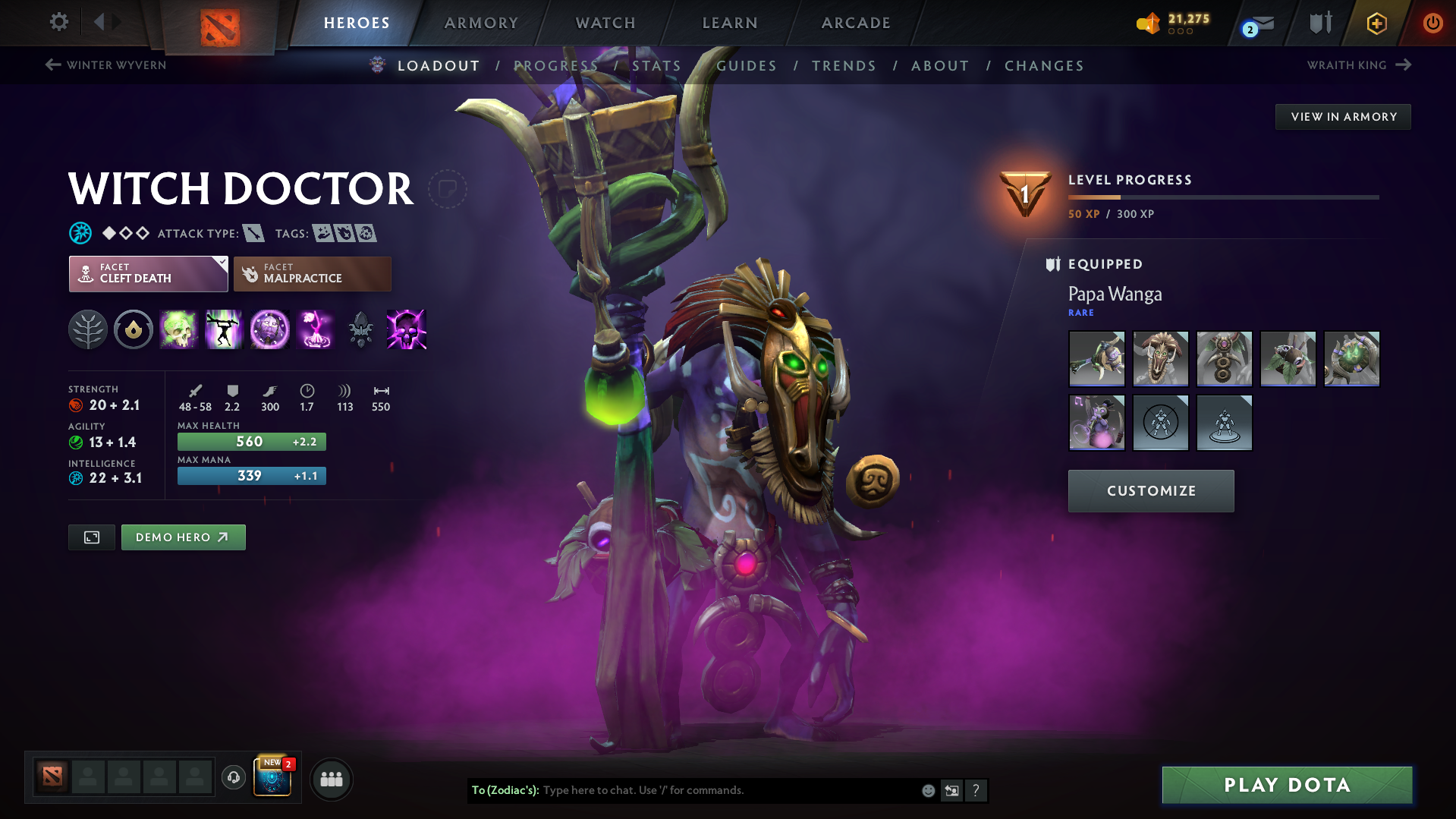The height and width of the screenshot is (819, 1456).
Task: Quit the game with the power button
Action: [1432, 23]
